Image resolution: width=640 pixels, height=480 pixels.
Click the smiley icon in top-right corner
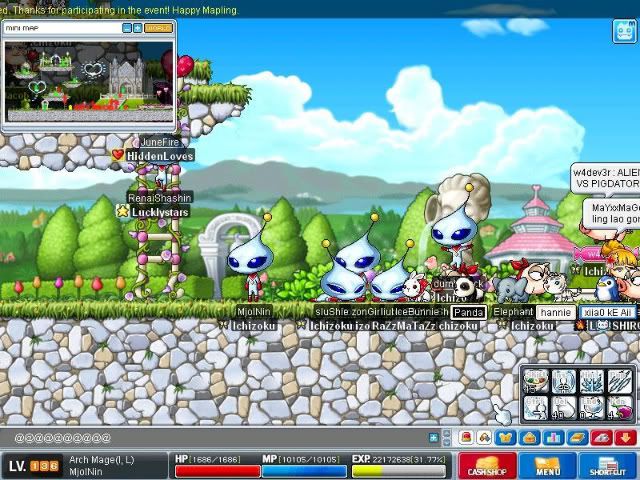click(x=624, y=31)
